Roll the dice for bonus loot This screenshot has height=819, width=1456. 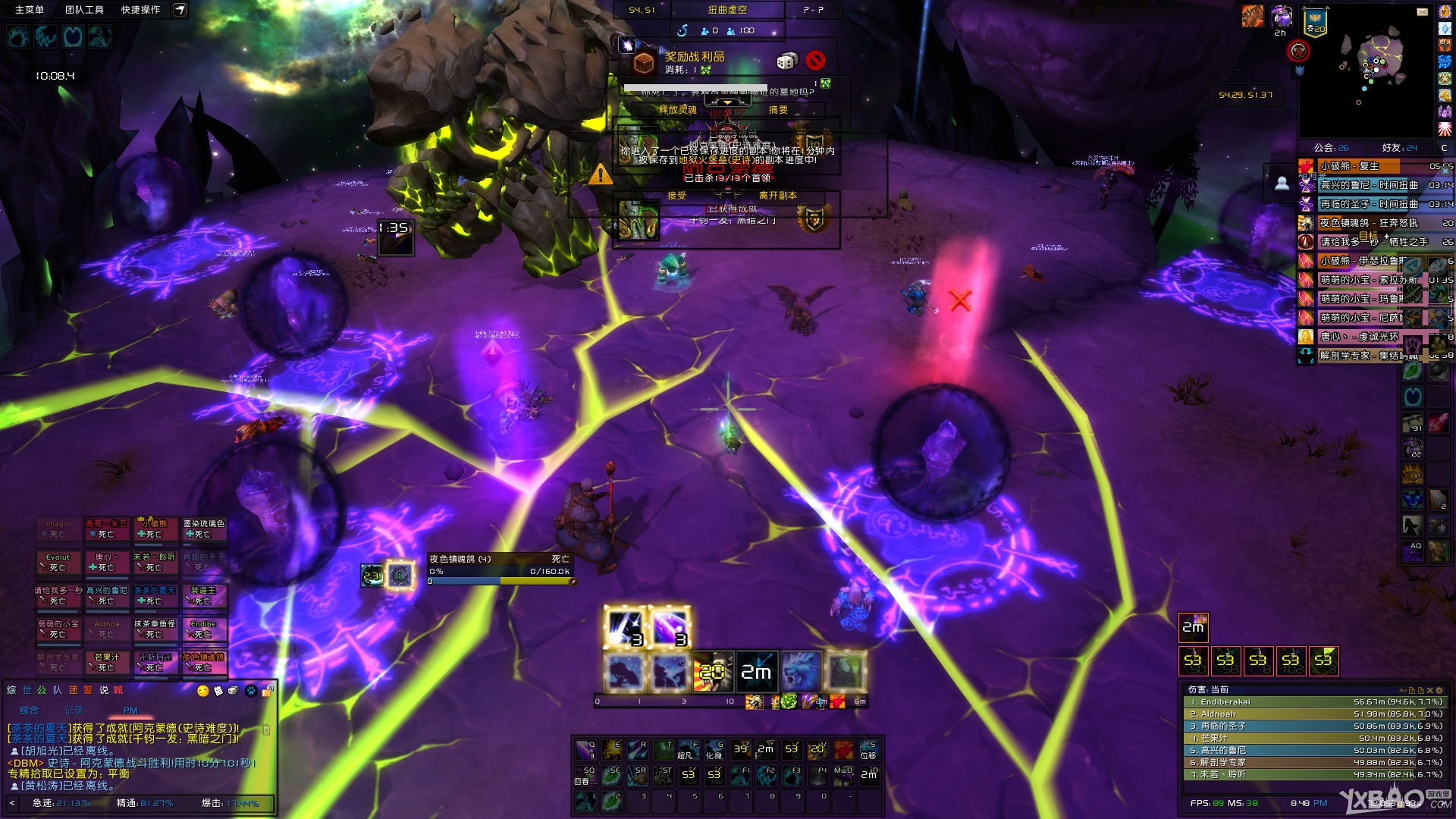coord(786,61)
